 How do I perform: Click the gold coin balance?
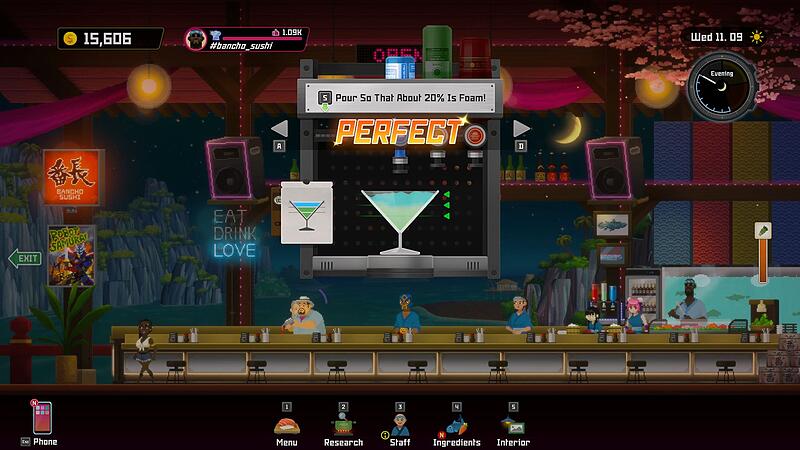point(109,38)
